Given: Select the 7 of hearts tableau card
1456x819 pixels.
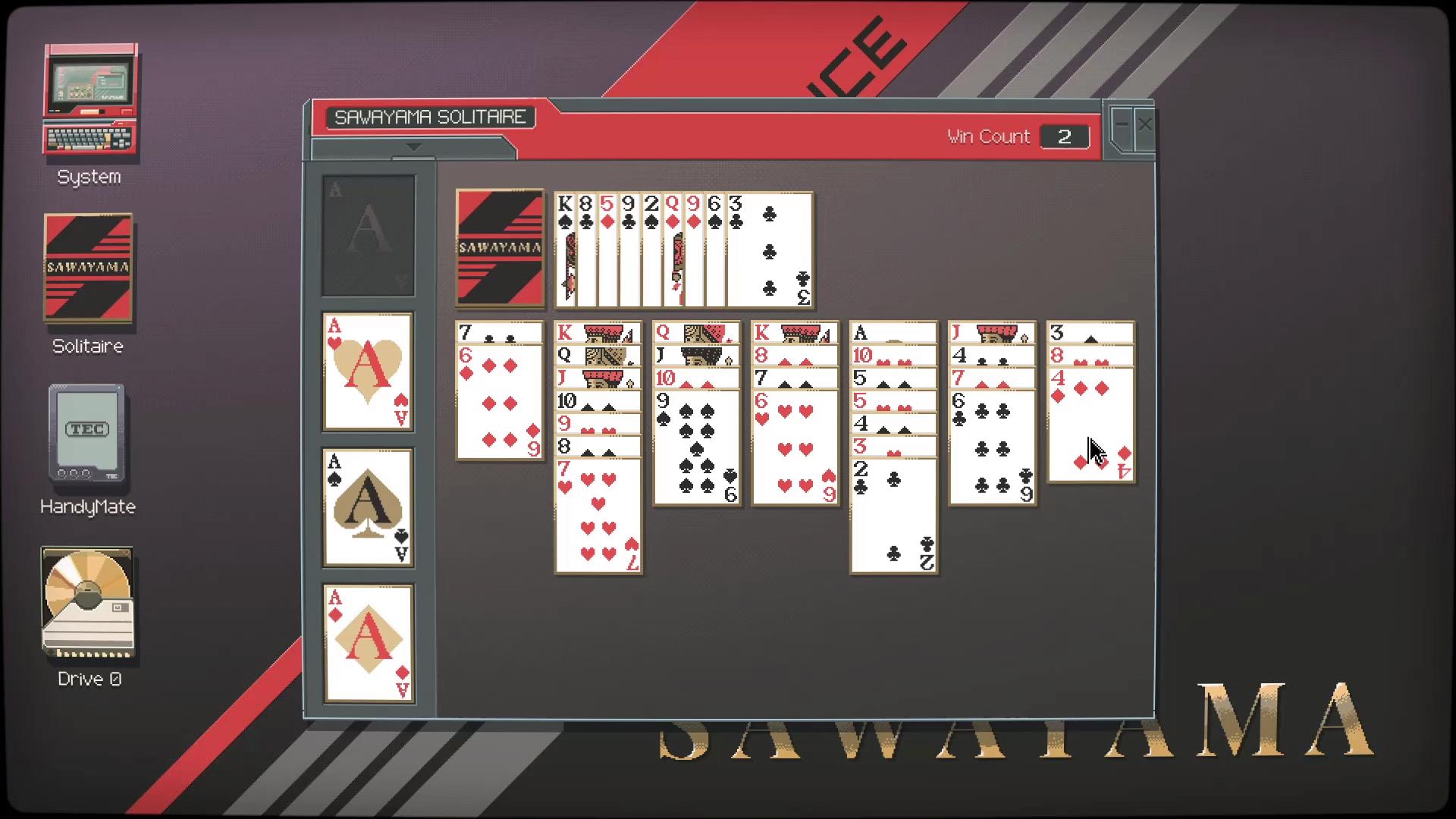Looking at the screenshot, I should [598, 516].
